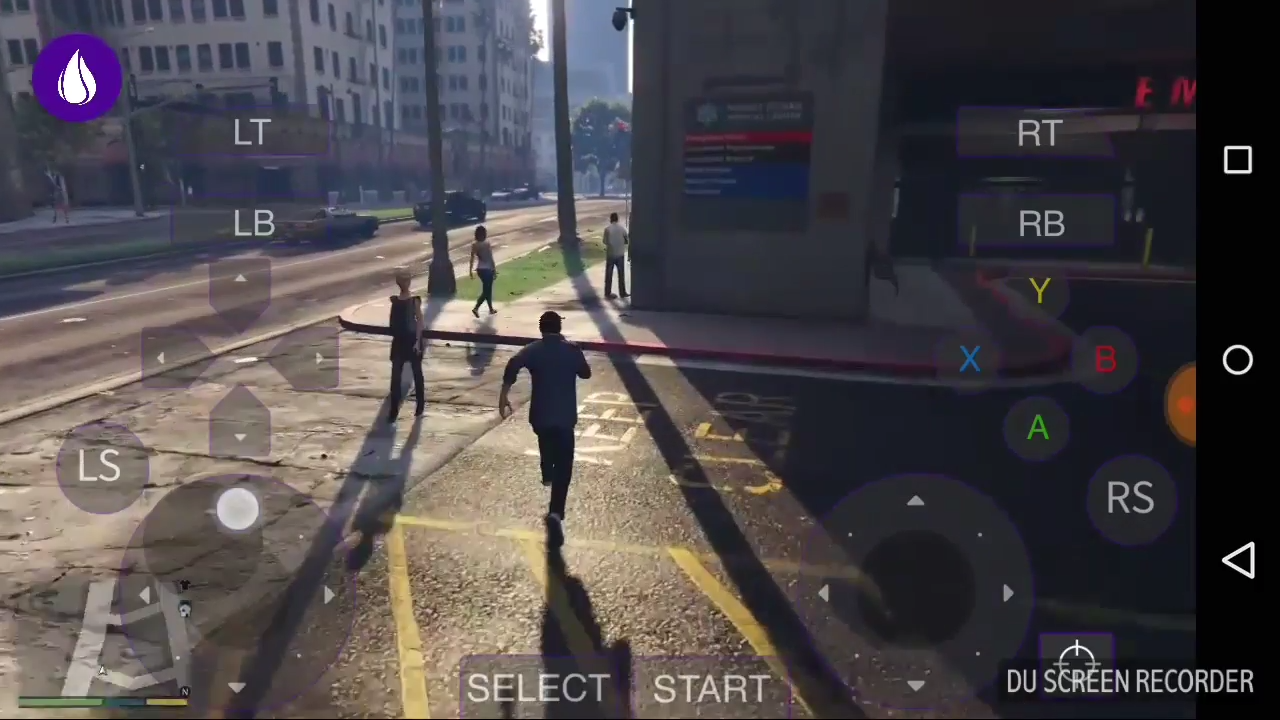Viewport: 1280px width, 720px height.
Task: Tap the arrow beside START
Action: [x=916, y=686]
